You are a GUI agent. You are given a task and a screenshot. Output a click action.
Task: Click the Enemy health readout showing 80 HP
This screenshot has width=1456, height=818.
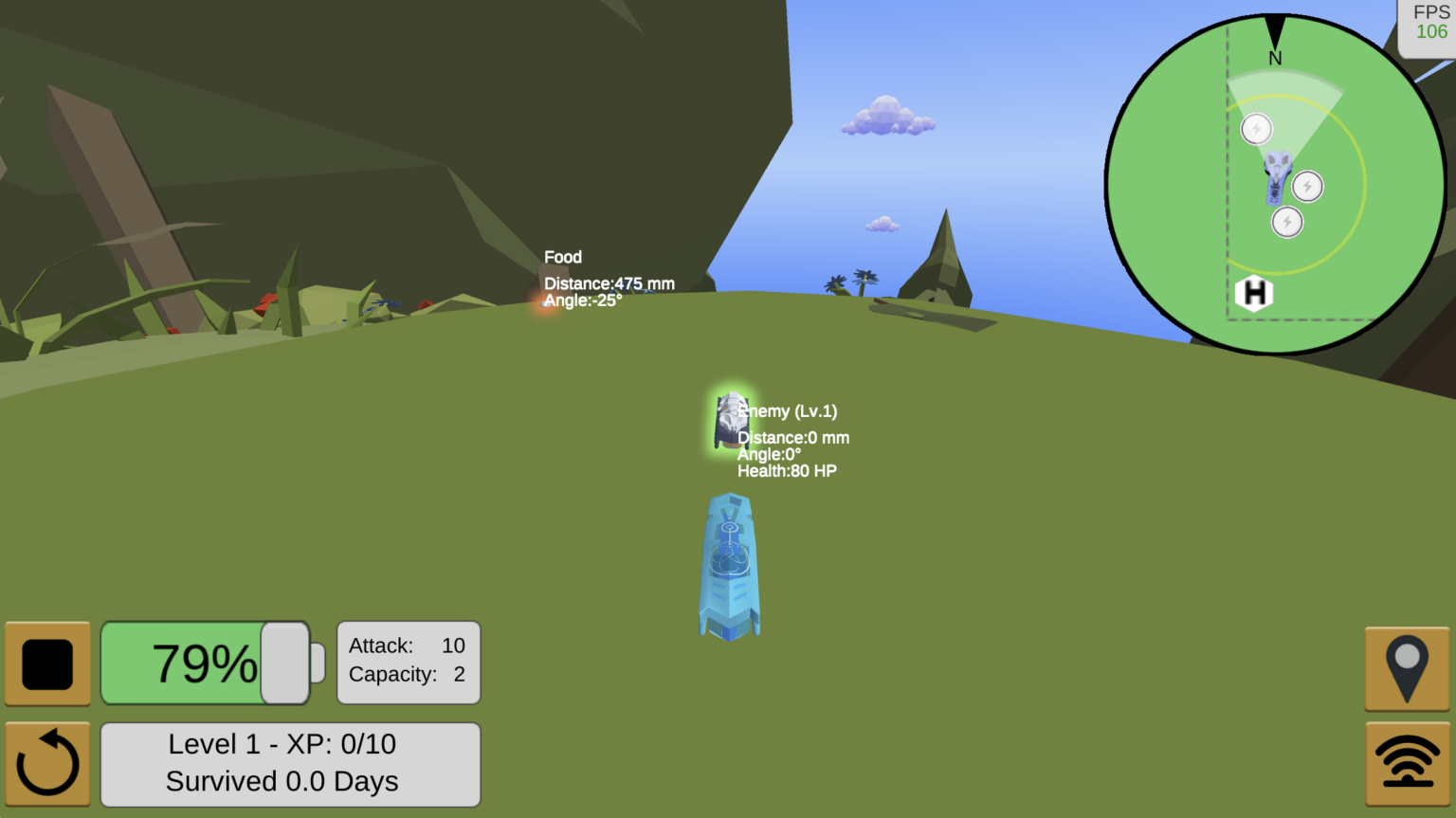click(787, 470)
